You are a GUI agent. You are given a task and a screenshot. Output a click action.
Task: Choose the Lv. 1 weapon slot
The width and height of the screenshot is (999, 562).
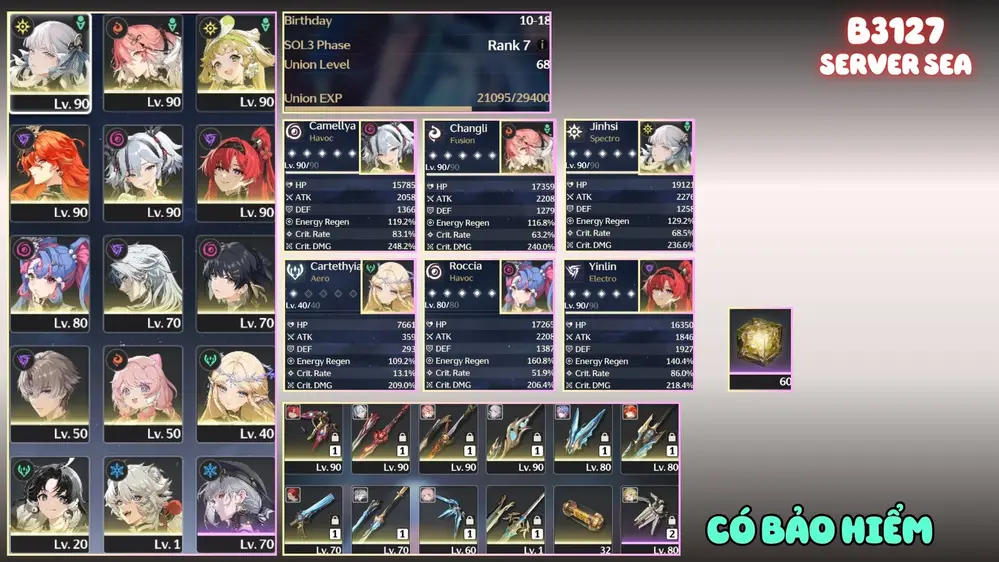point(515,518)
